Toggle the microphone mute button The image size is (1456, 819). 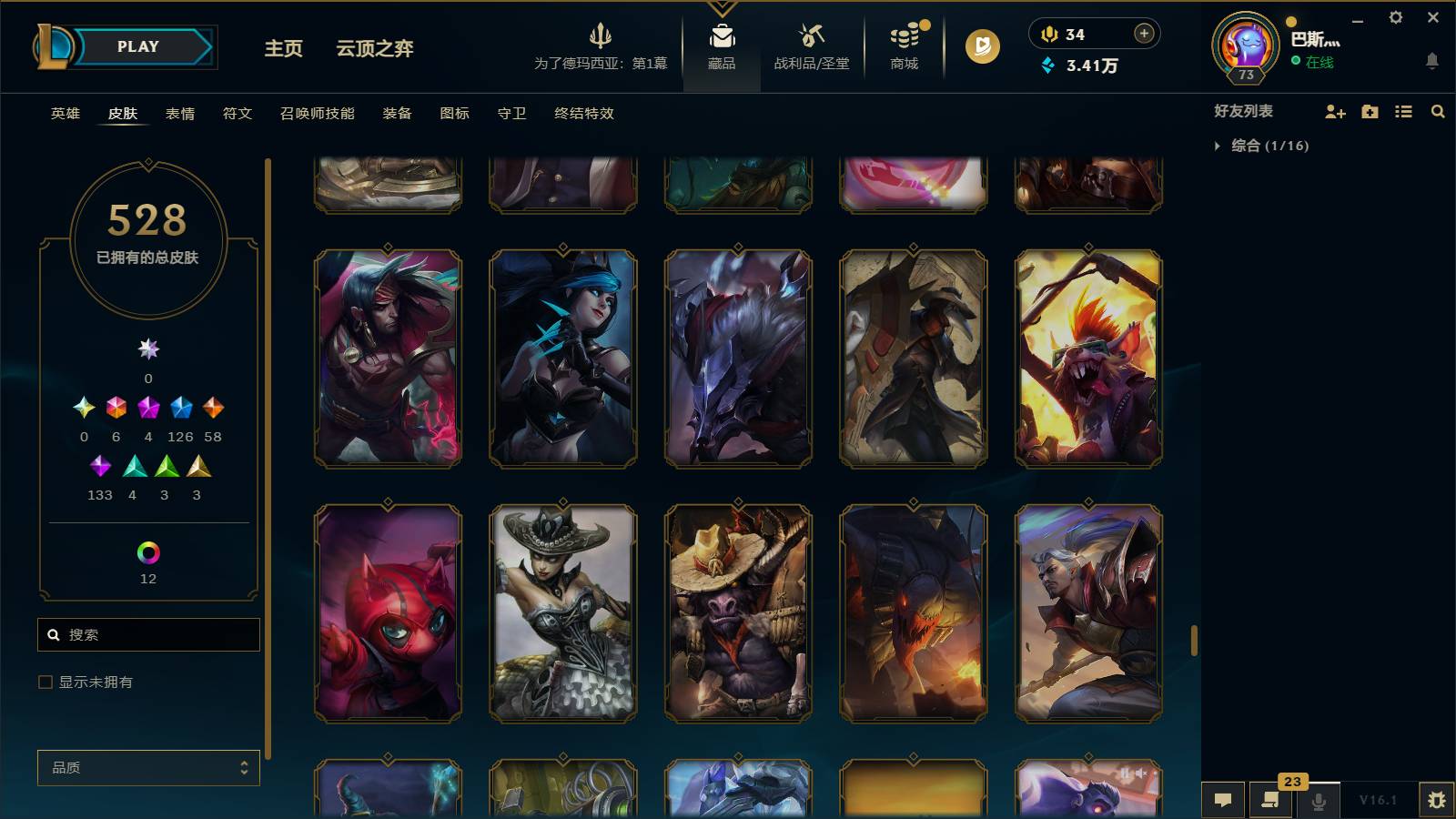[x=1318, y=800]
